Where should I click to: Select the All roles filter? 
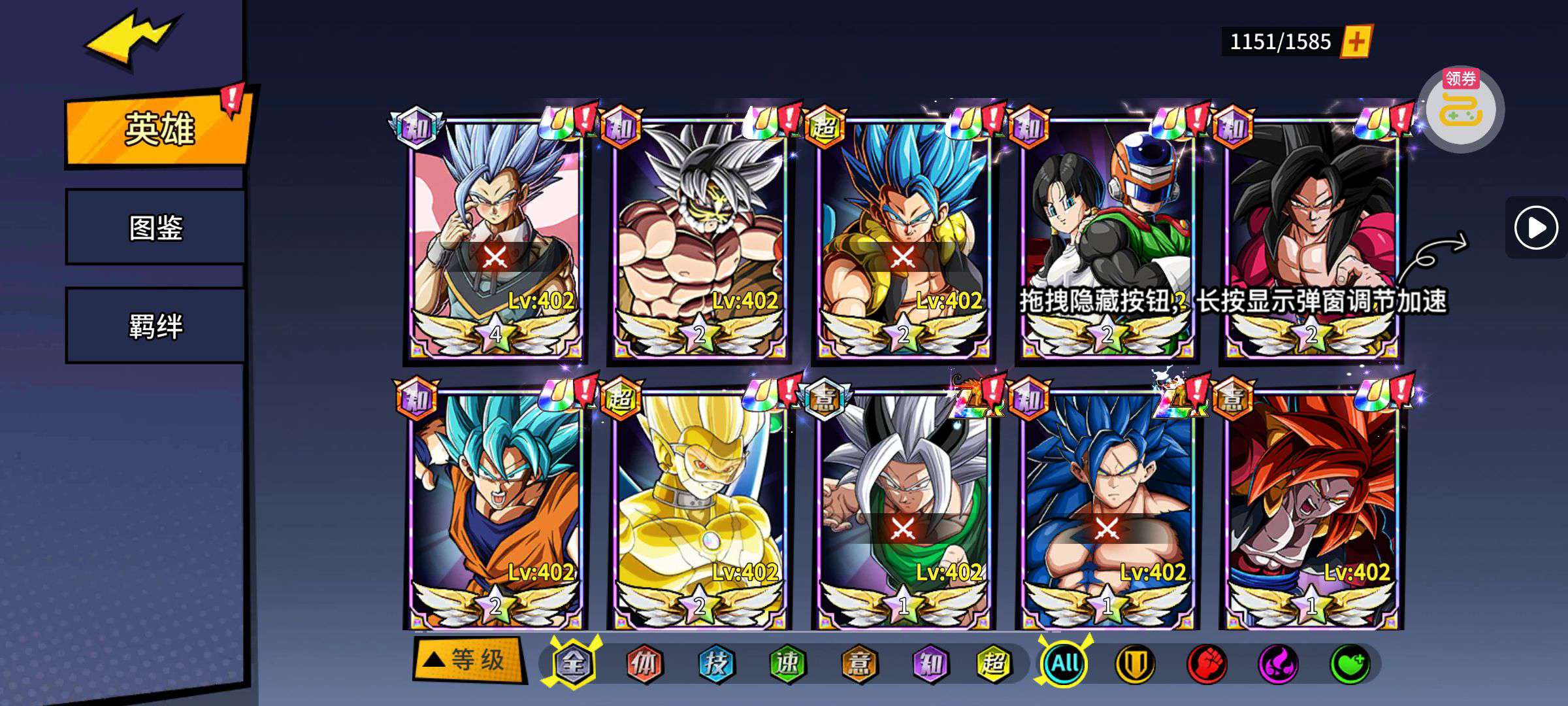point(1065,664)
